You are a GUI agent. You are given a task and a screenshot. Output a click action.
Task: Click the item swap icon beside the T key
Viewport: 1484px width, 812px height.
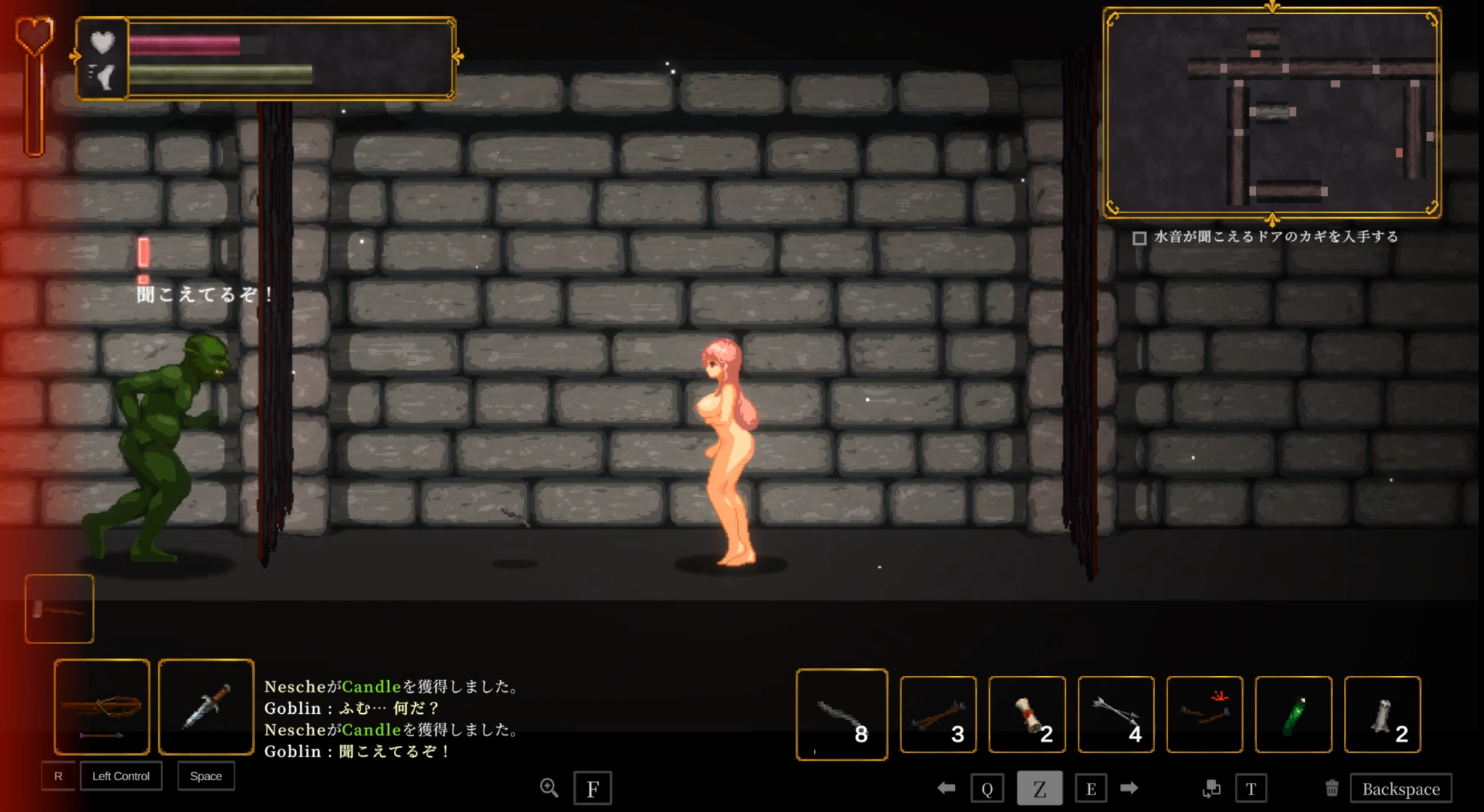(x=1211, y=788)
